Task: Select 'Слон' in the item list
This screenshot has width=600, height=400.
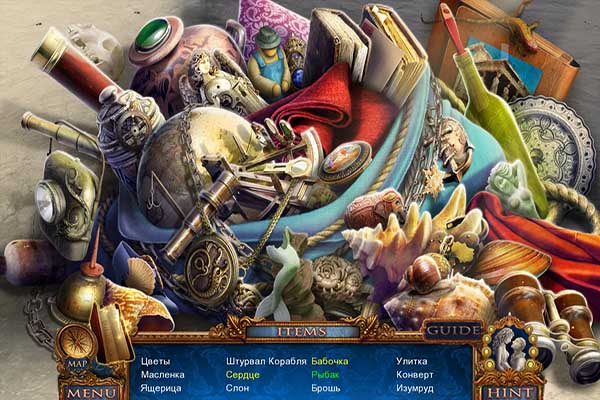Action: click(238, 388)
